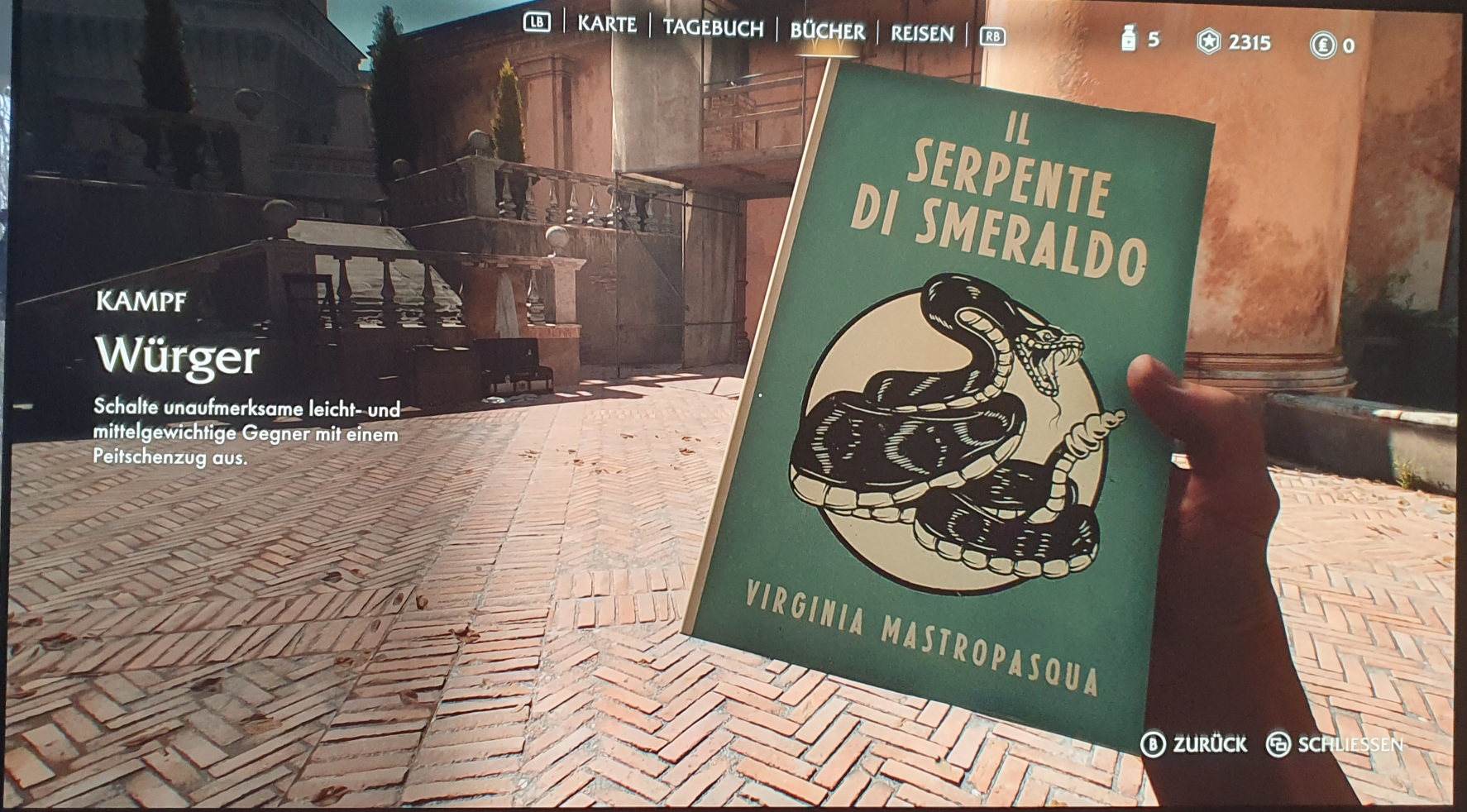Click the Zurück back button
This screenshot has height=812, width=1467.
(x=1194, y=744)
